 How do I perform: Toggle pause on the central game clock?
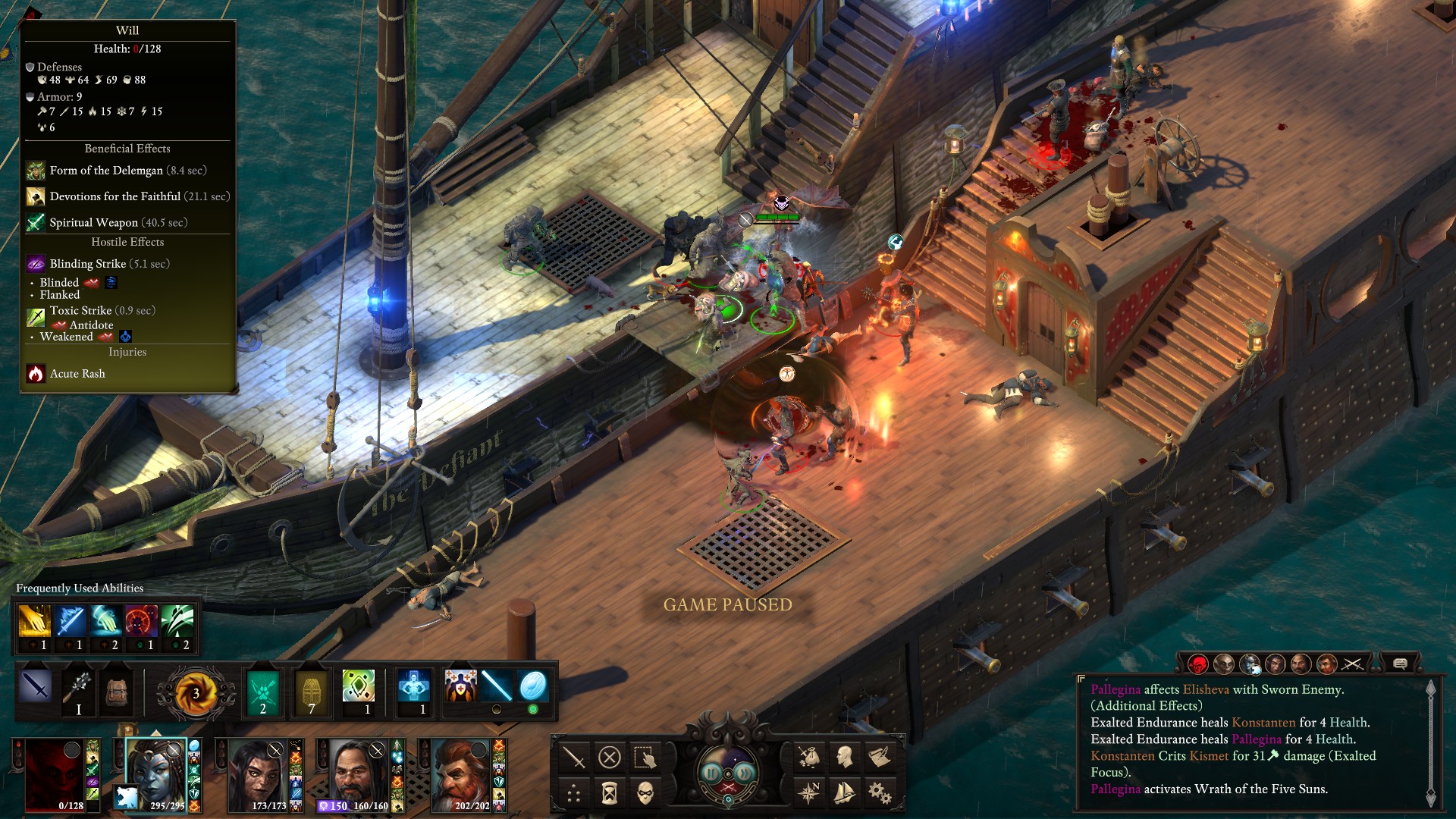pos(712,773)
